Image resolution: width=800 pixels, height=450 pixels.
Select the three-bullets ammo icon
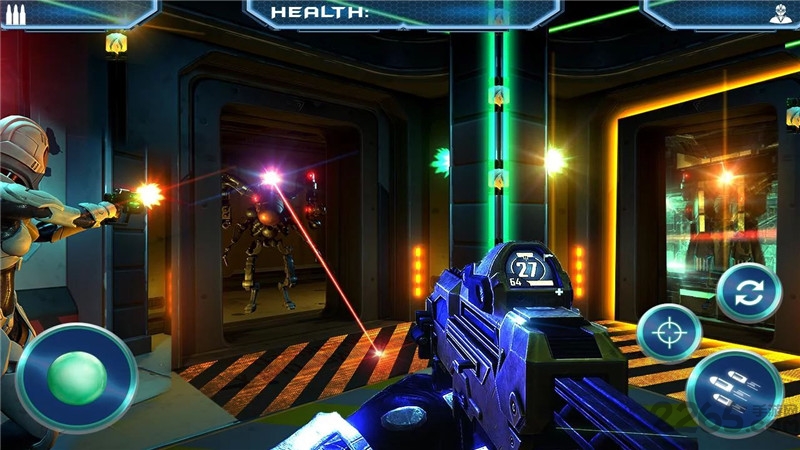17,14
